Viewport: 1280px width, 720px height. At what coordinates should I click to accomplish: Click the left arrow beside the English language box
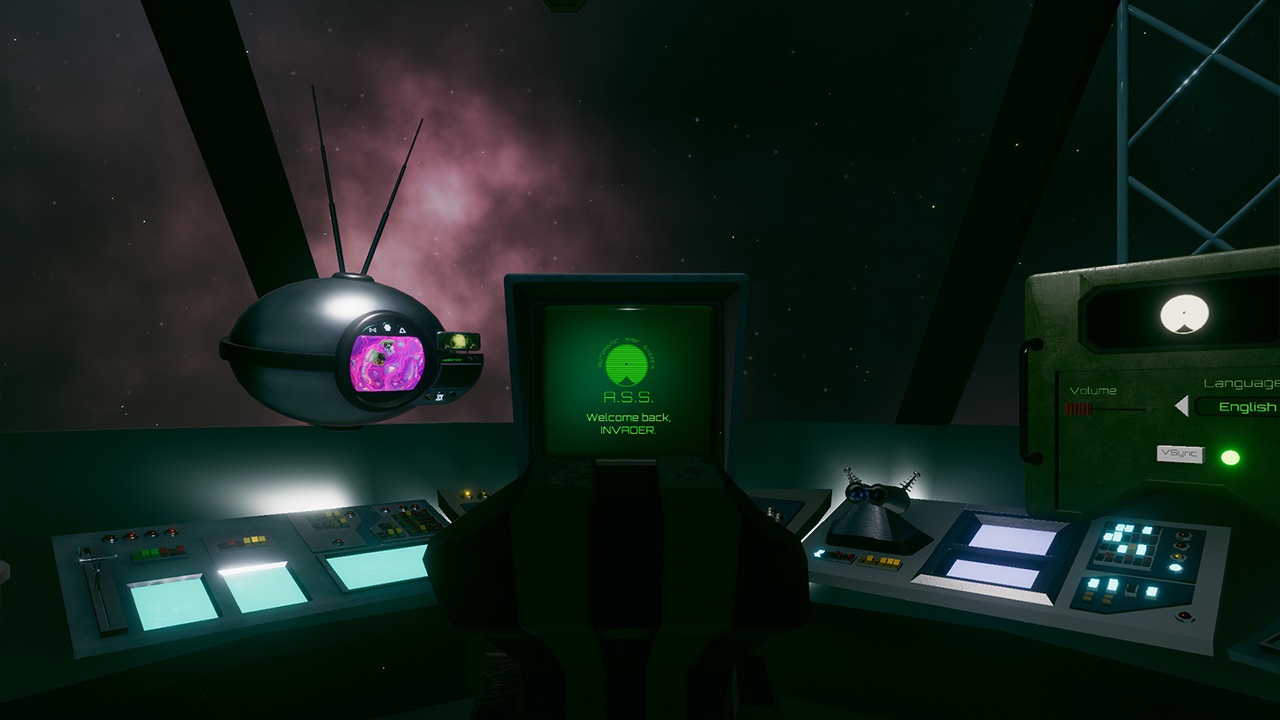point(1182,406)
